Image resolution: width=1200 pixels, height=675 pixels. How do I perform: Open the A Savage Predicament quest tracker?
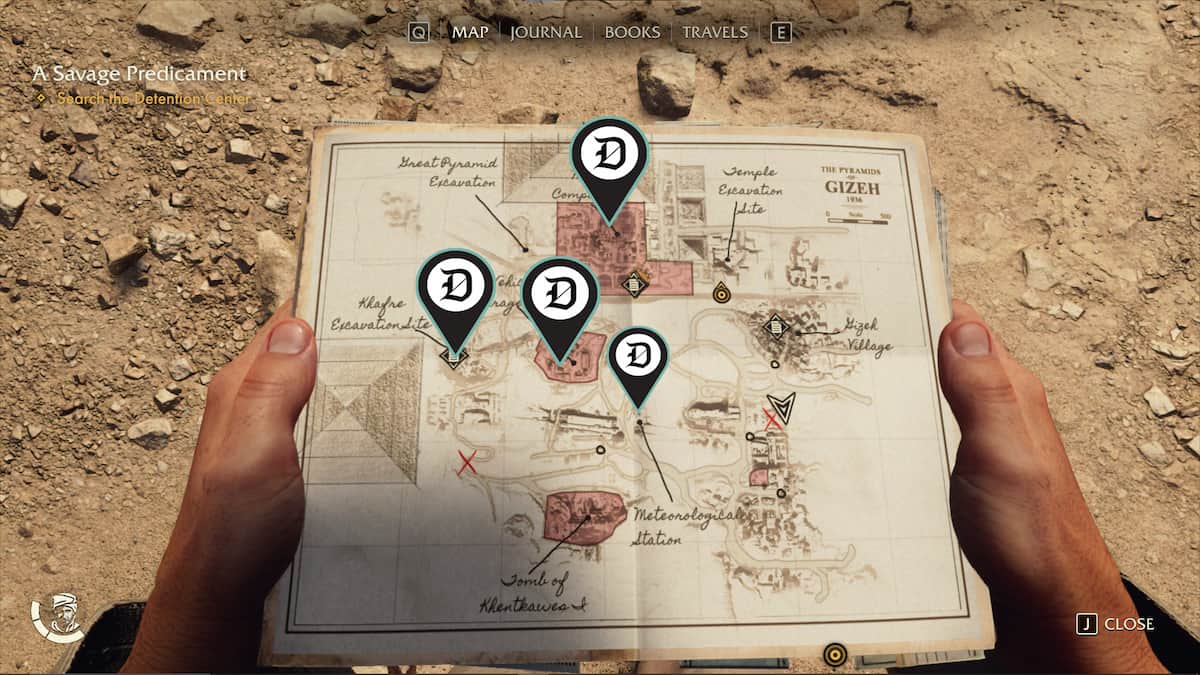click(138, 74)
